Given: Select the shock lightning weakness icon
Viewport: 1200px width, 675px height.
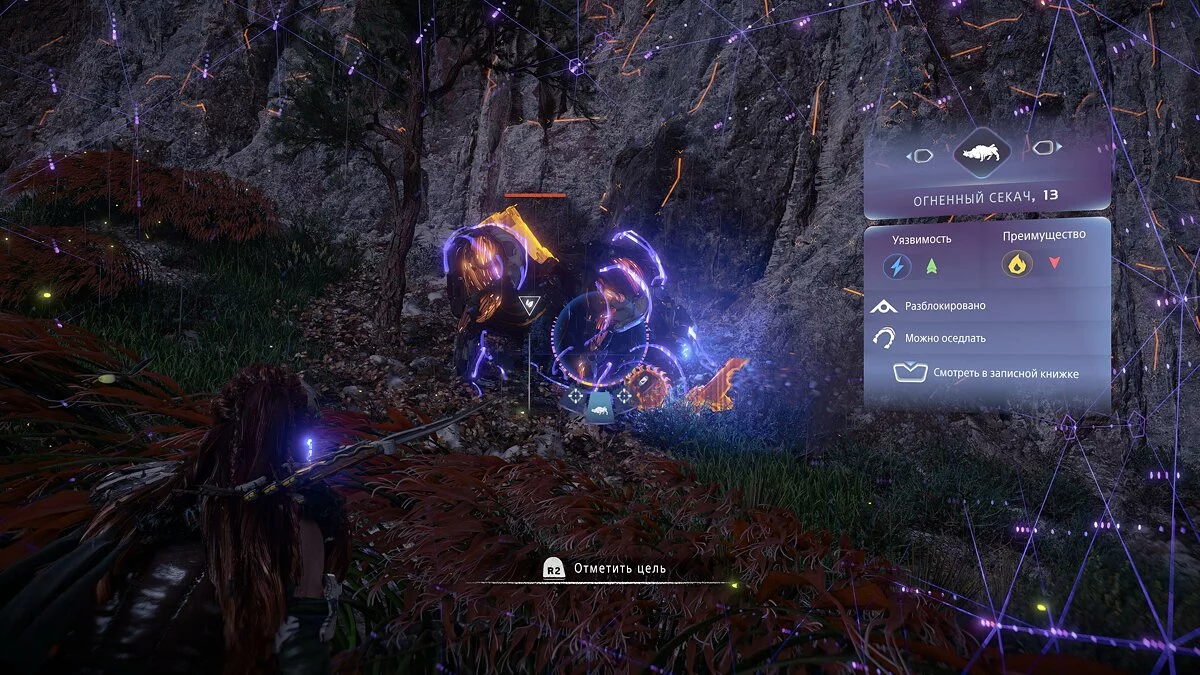Looking at the screenshot, I should pos(897,266).
